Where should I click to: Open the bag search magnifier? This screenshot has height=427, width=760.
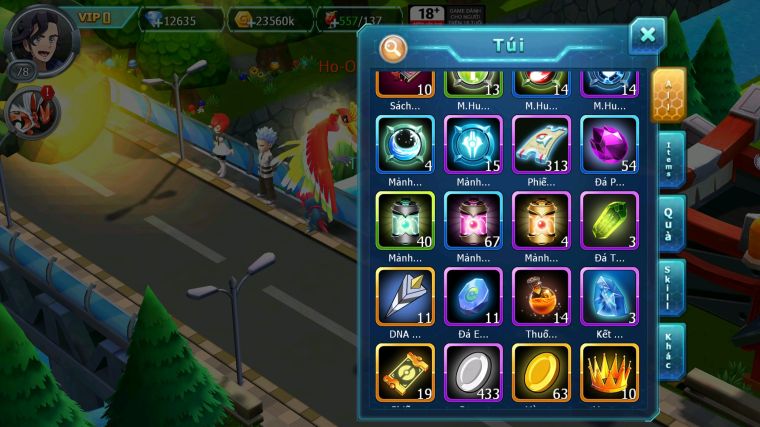tap(394, 46)
